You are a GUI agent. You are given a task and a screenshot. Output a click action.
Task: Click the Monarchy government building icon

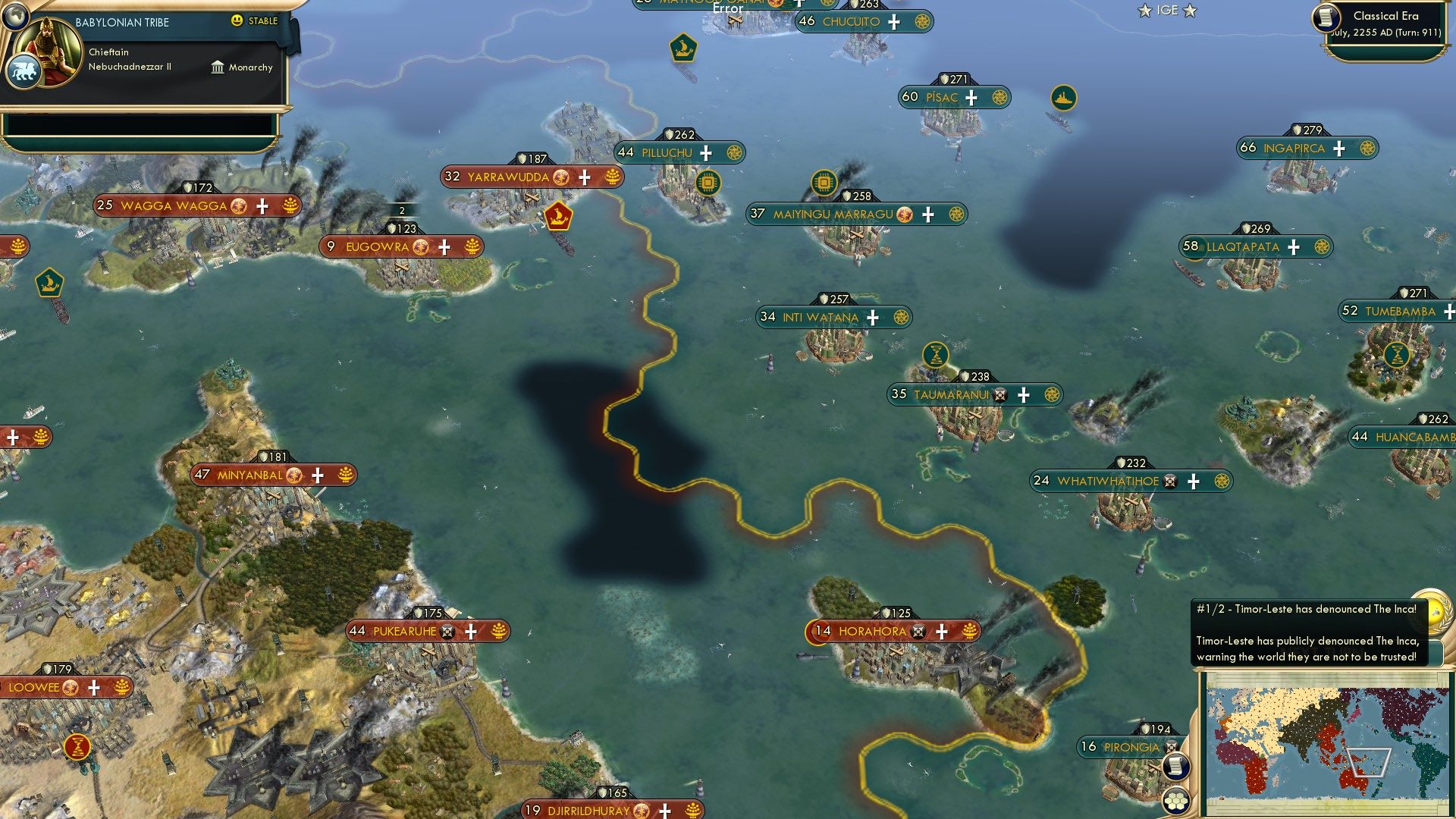click(218, 68)
